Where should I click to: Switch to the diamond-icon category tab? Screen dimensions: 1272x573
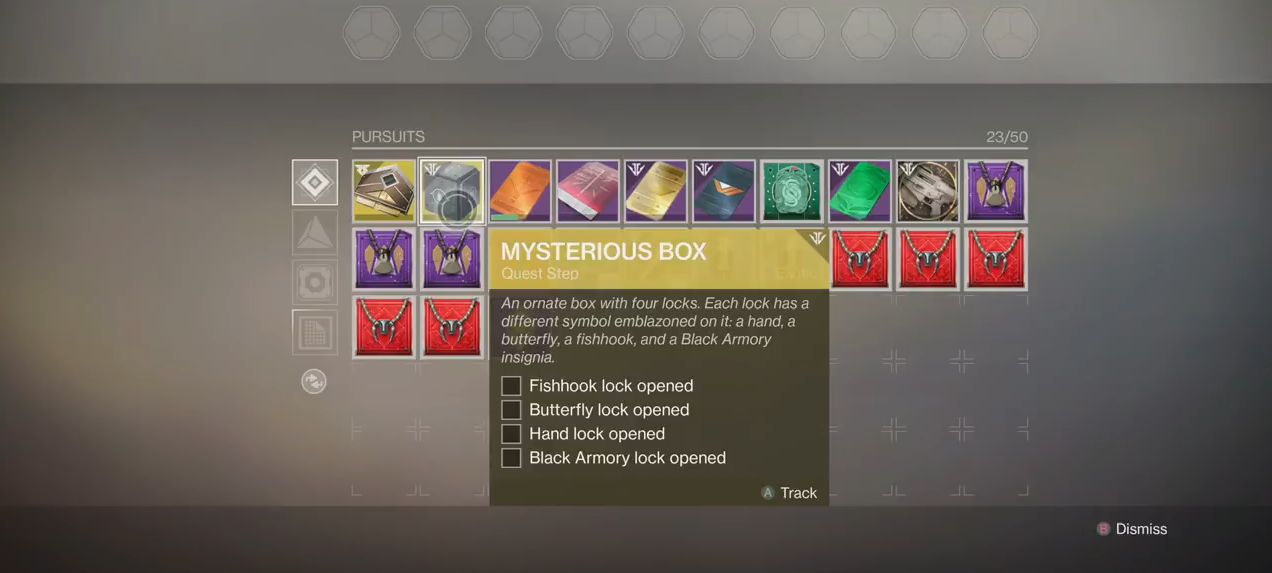[315, 182]
